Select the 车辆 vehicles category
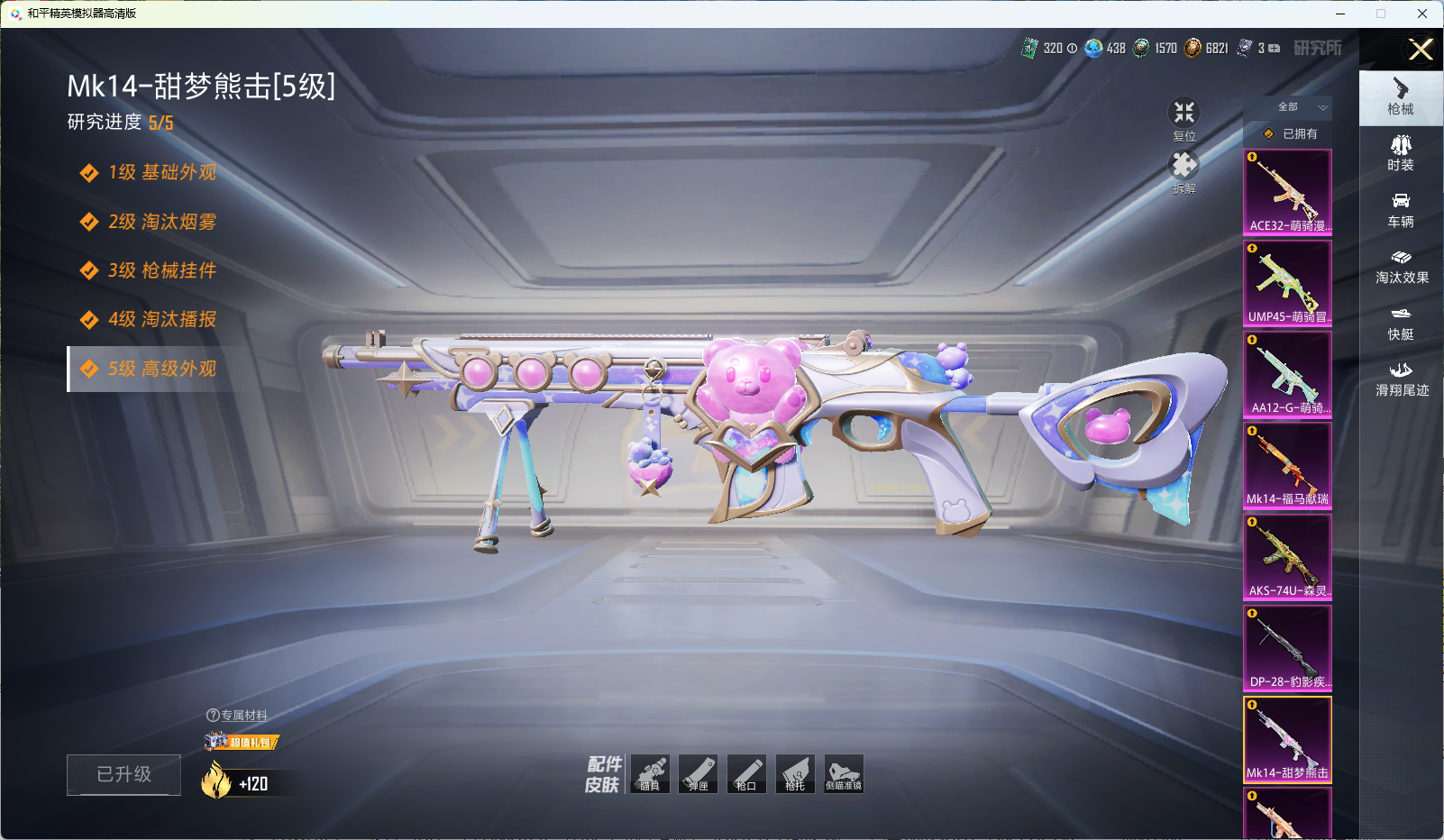Image resolution: width=1444 pixels, height=840 pixels. pos(1401,209)
